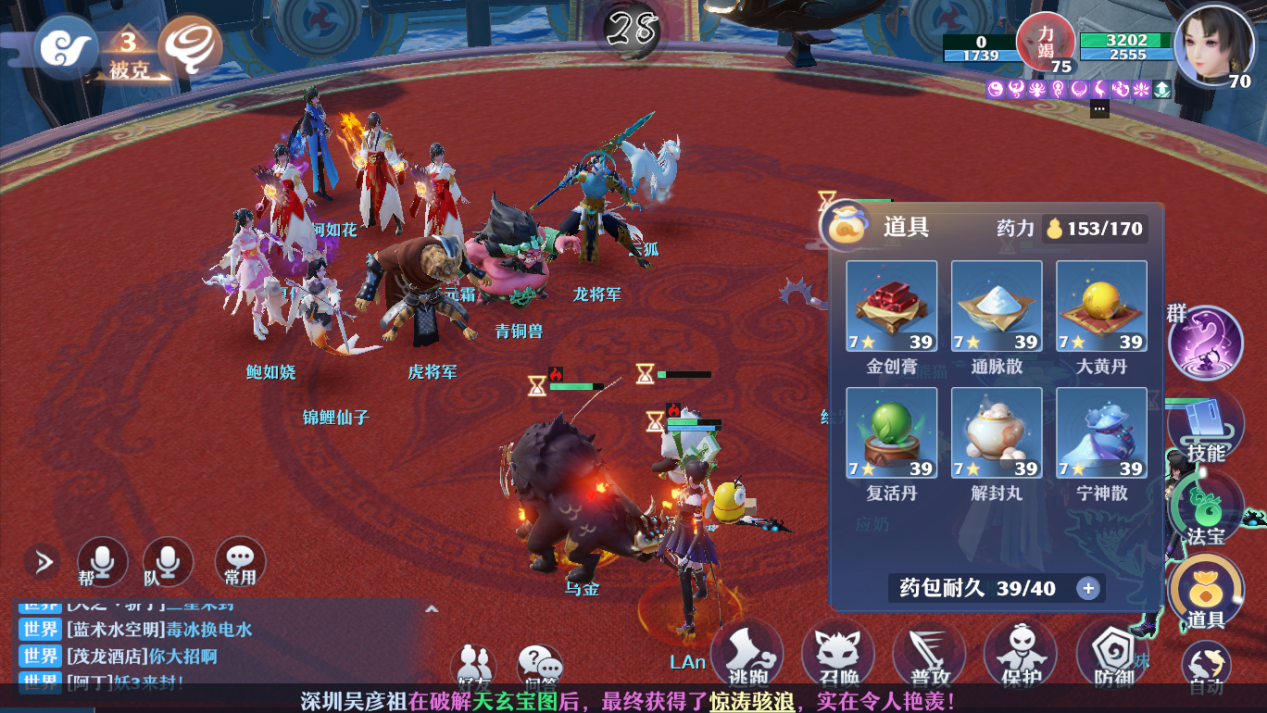The height and width of the screenshot is (713, 1267).
Task: Select the 保护 protect command
Action: click(1019, 655)
